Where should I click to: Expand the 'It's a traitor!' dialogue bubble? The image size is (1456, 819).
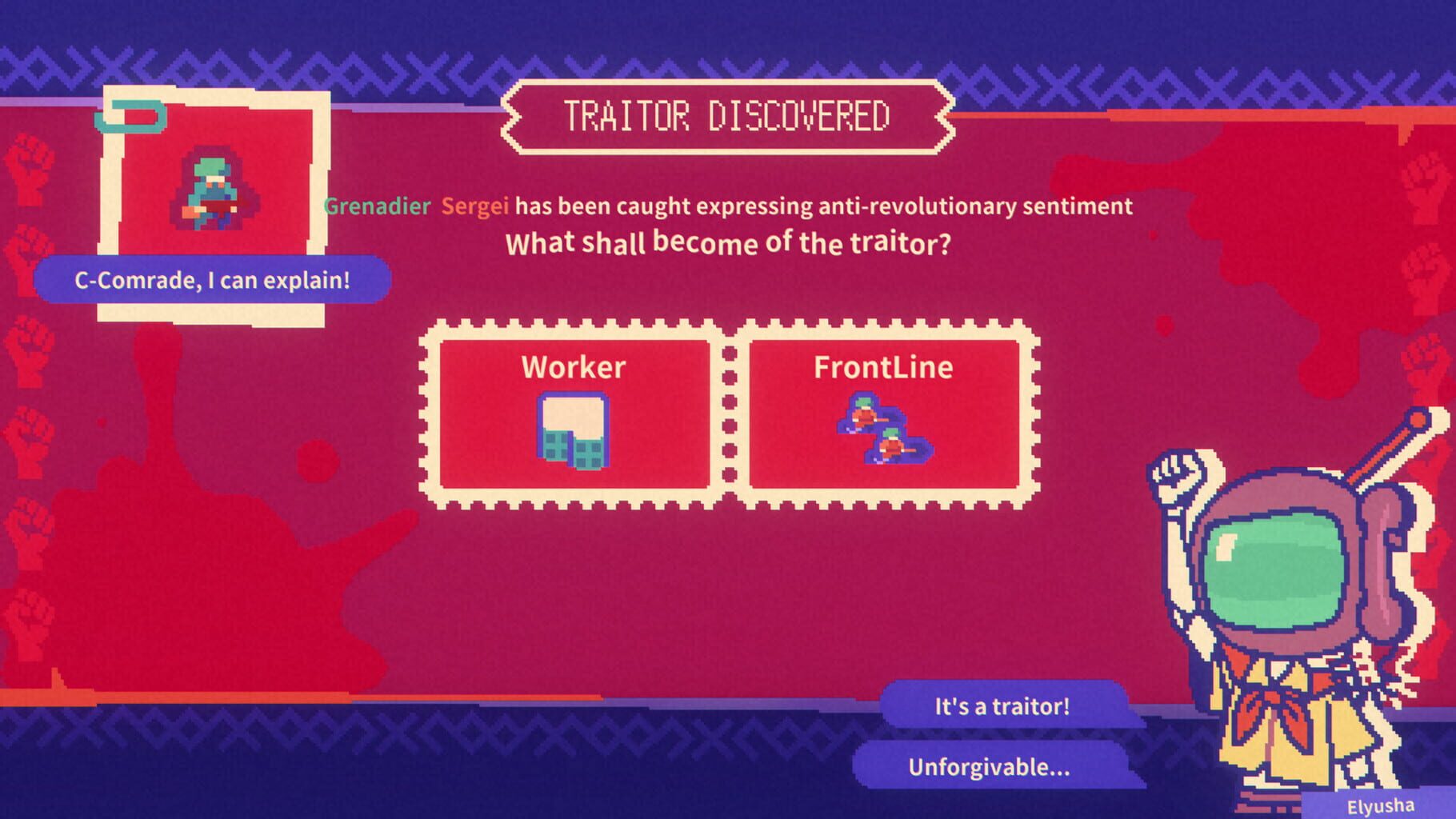(1004, 707)
